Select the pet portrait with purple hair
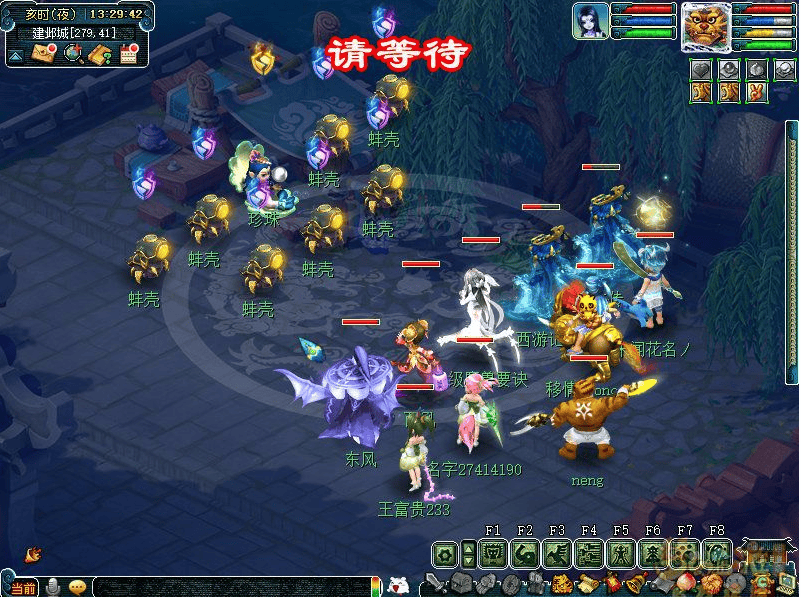 click(589, 20)
